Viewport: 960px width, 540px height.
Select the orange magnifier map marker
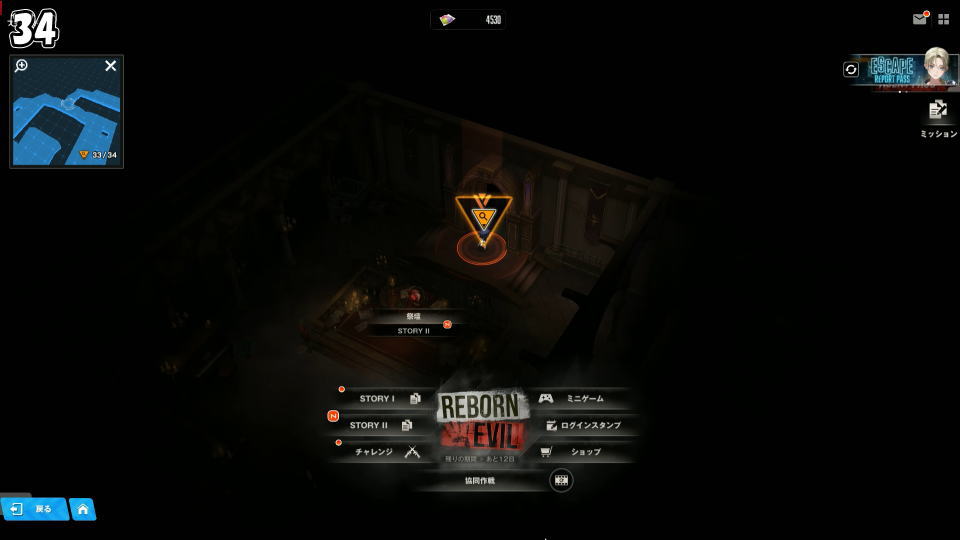coord(483,215)
